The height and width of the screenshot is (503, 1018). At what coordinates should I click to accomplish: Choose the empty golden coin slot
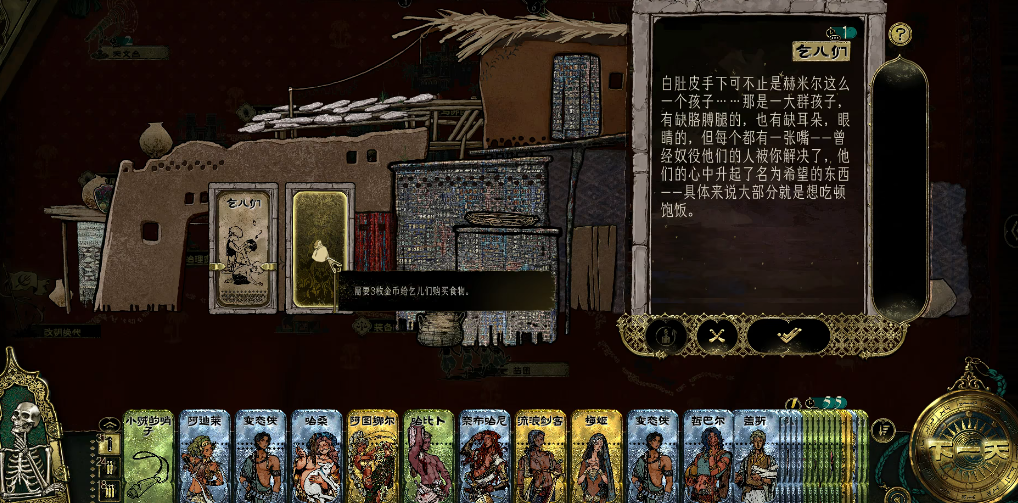319,248
